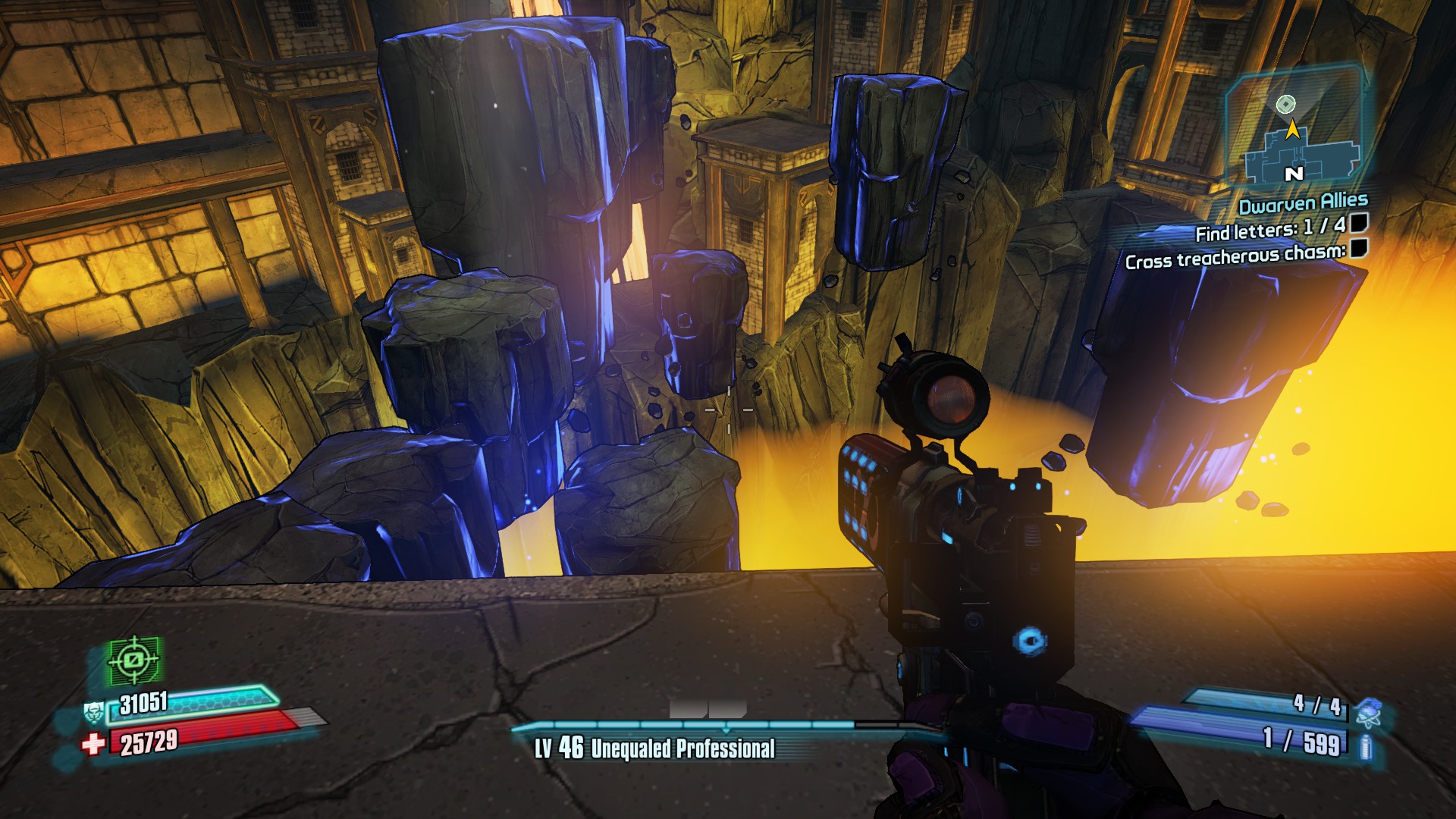Click the red cross health icon
Screen dimensions: 1456x819
click(93, 744)
